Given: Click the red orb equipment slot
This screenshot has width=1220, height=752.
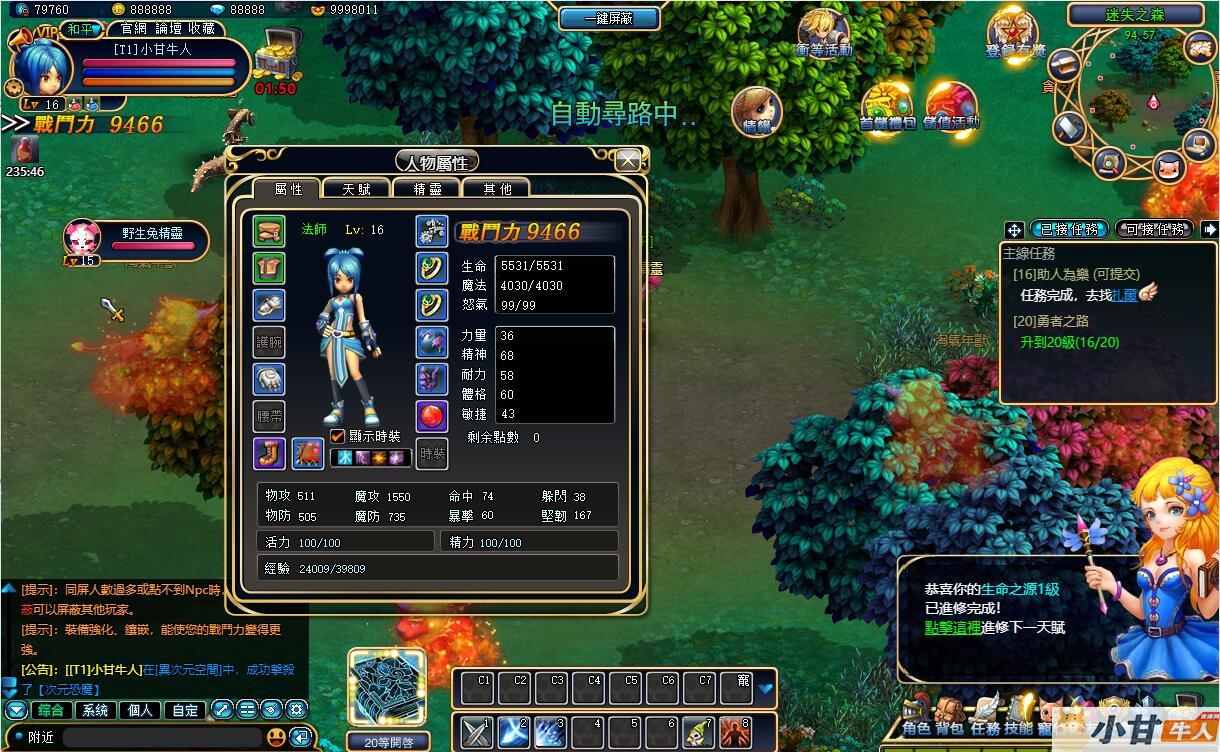Looking at the screenshot, I should coord(432,415).
